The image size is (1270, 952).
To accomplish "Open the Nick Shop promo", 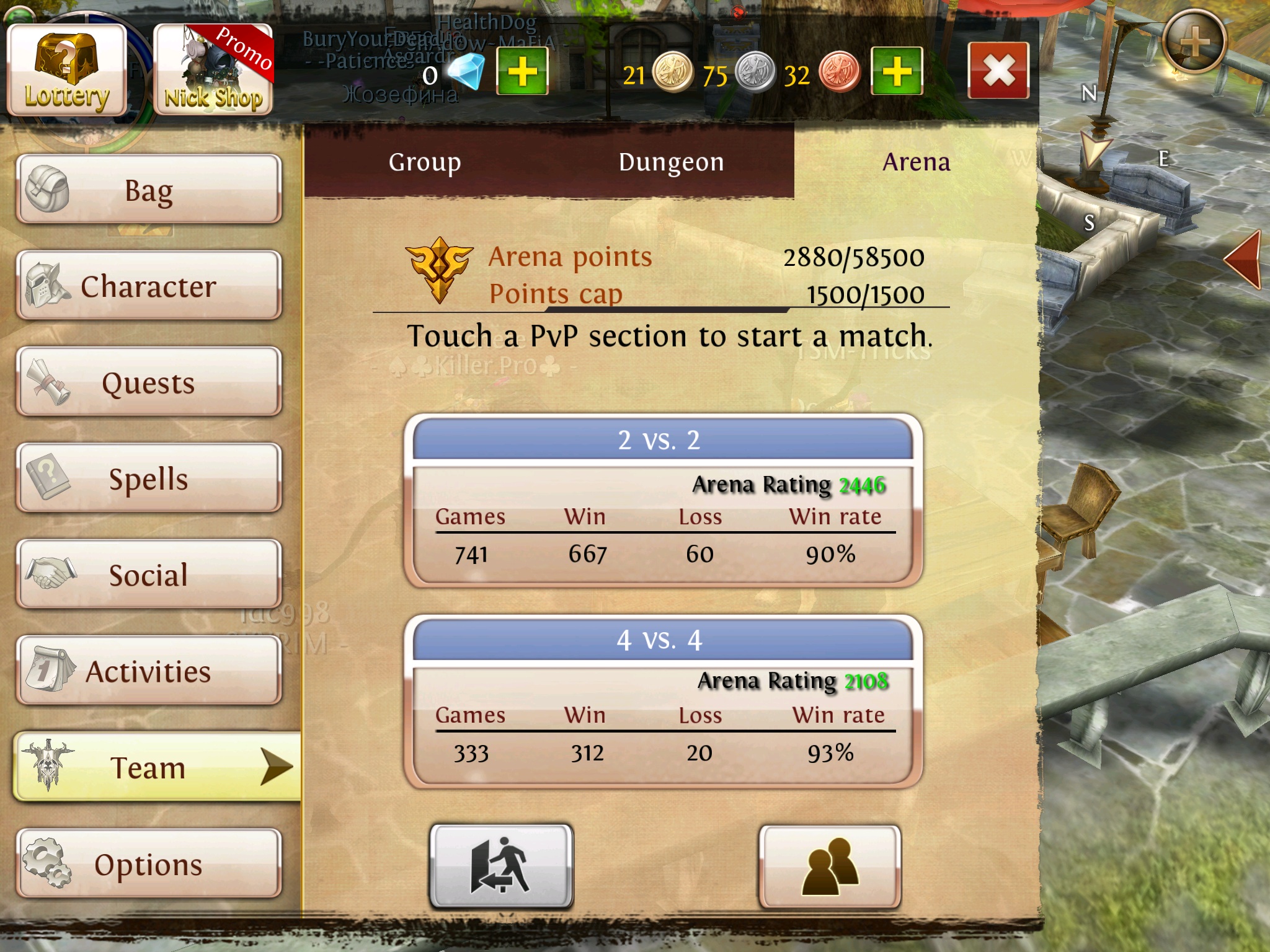I will click(213, 69).
